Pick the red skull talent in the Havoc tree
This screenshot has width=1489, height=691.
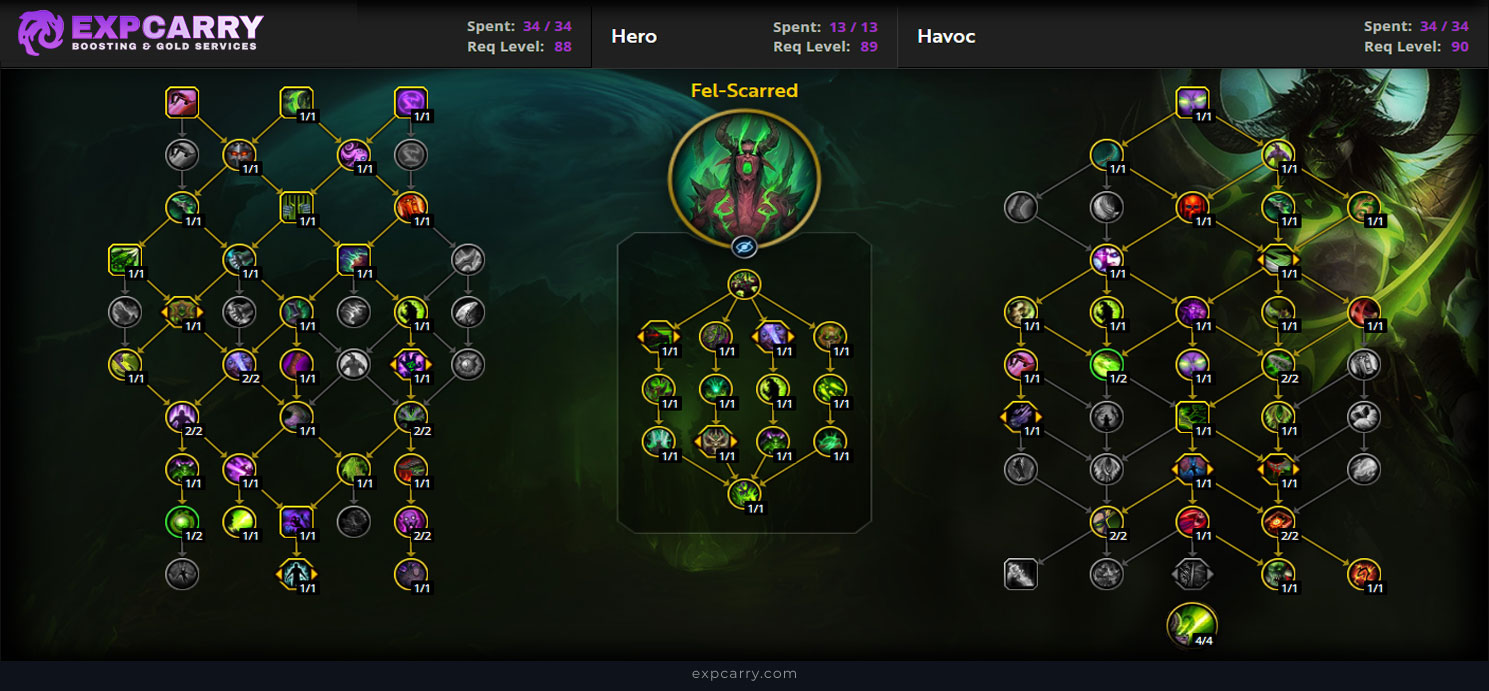click(x=1192, y=208)
